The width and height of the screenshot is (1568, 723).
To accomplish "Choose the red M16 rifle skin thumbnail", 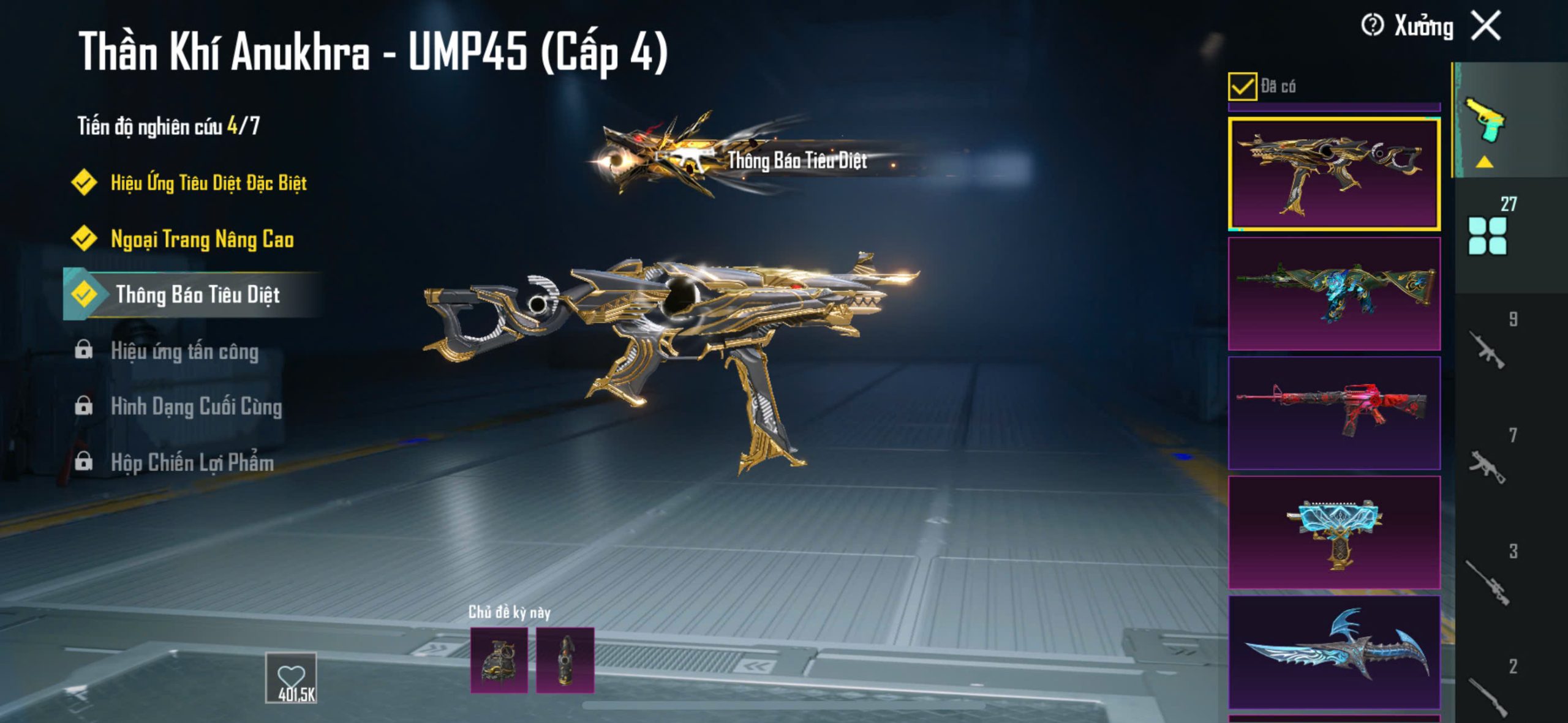I will pos(1334,413).
